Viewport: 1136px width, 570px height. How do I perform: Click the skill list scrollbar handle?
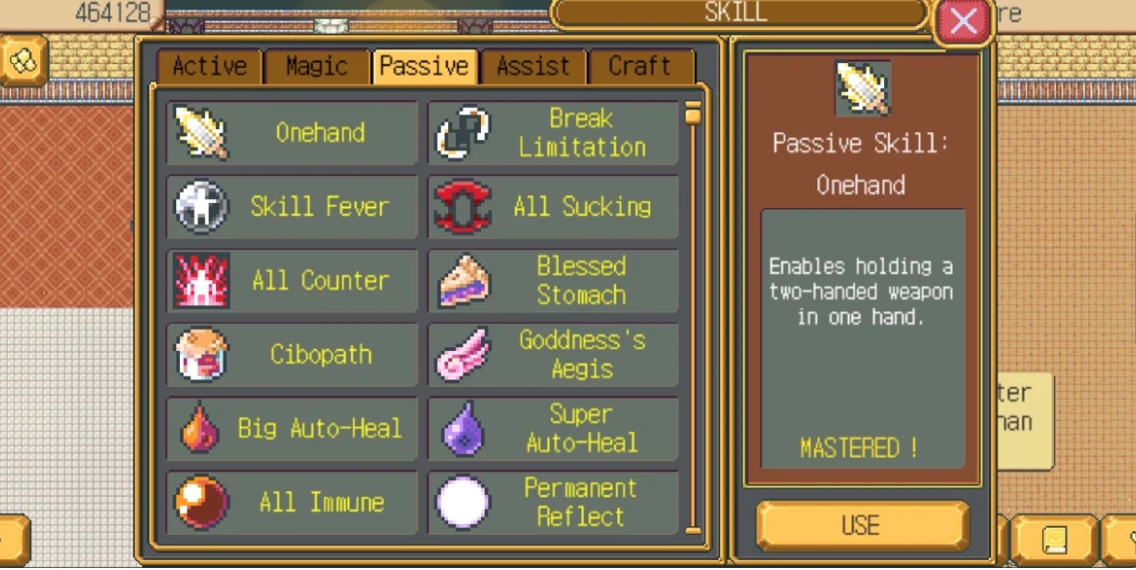(693, 114)
